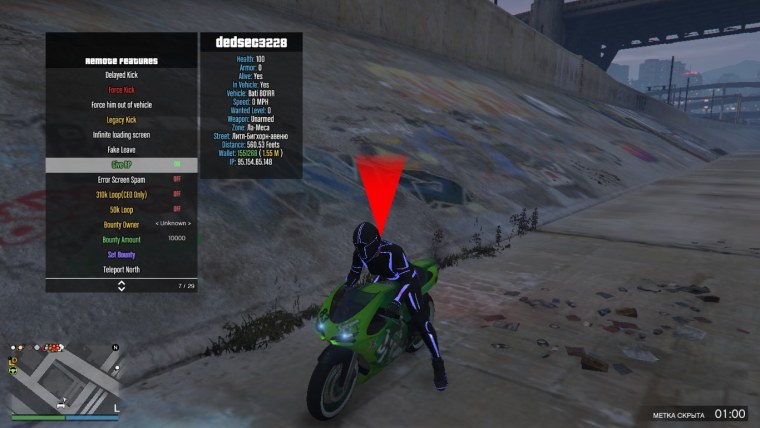This screenshot has height=428, width=760.
Task: Click the menu's up-down scroll arrows
Action: pos(121,285)
